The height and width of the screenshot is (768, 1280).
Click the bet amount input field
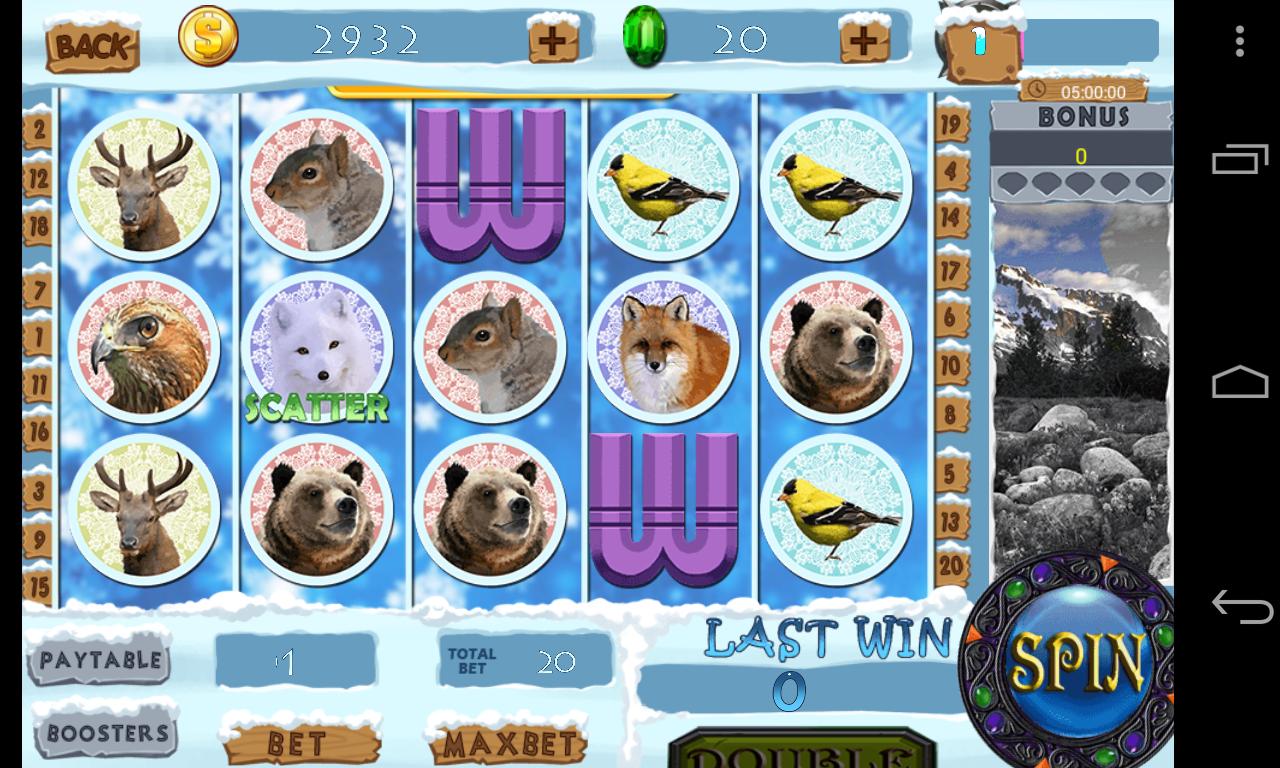(x=295, y=660)
